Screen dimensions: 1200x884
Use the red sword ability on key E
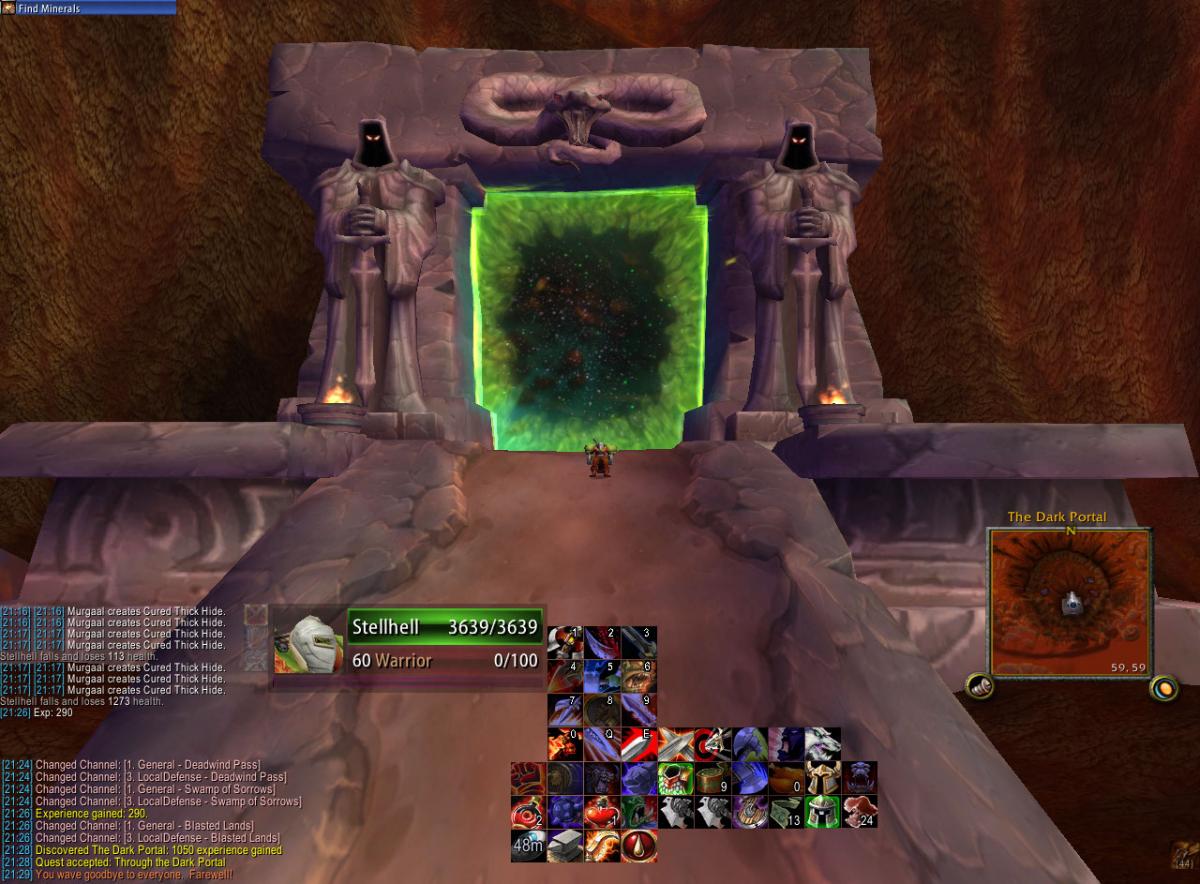click(639, 744)
